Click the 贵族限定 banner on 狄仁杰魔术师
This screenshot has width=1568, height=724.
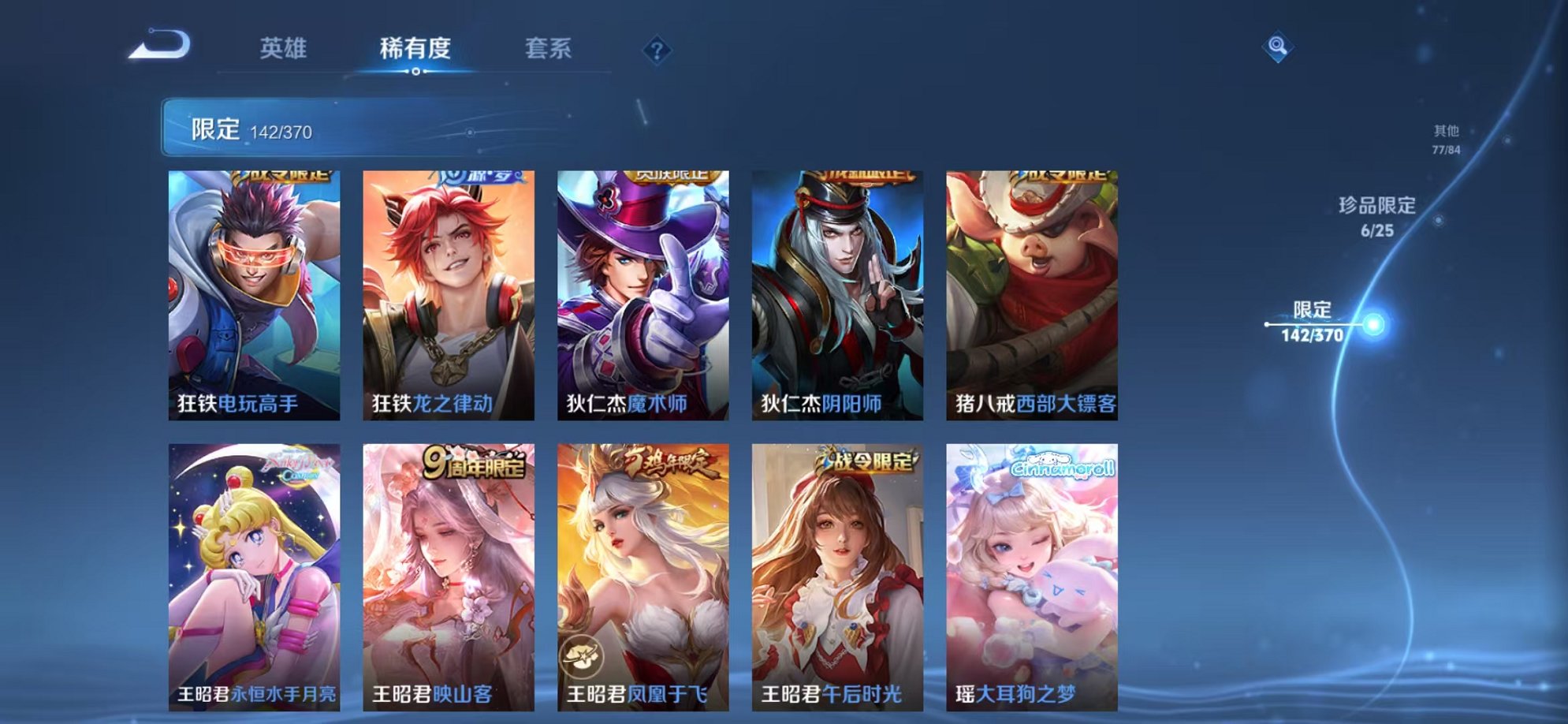[x=670, y=175]
